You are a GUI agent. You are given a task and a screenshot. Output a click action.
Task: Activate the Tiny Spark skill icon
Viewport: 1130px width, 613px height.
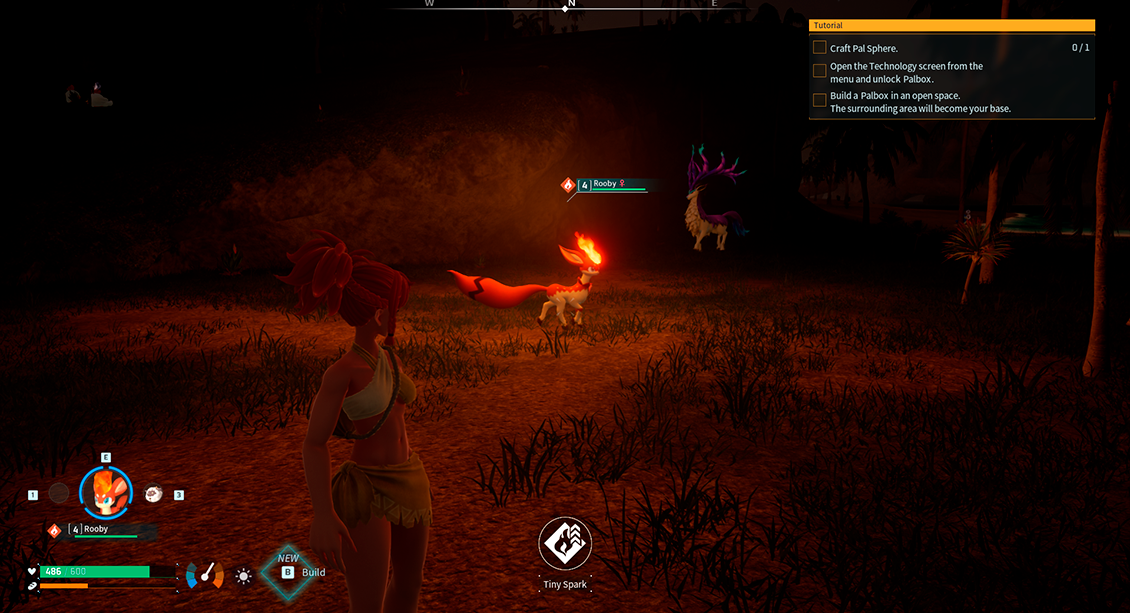pos(565,544)
